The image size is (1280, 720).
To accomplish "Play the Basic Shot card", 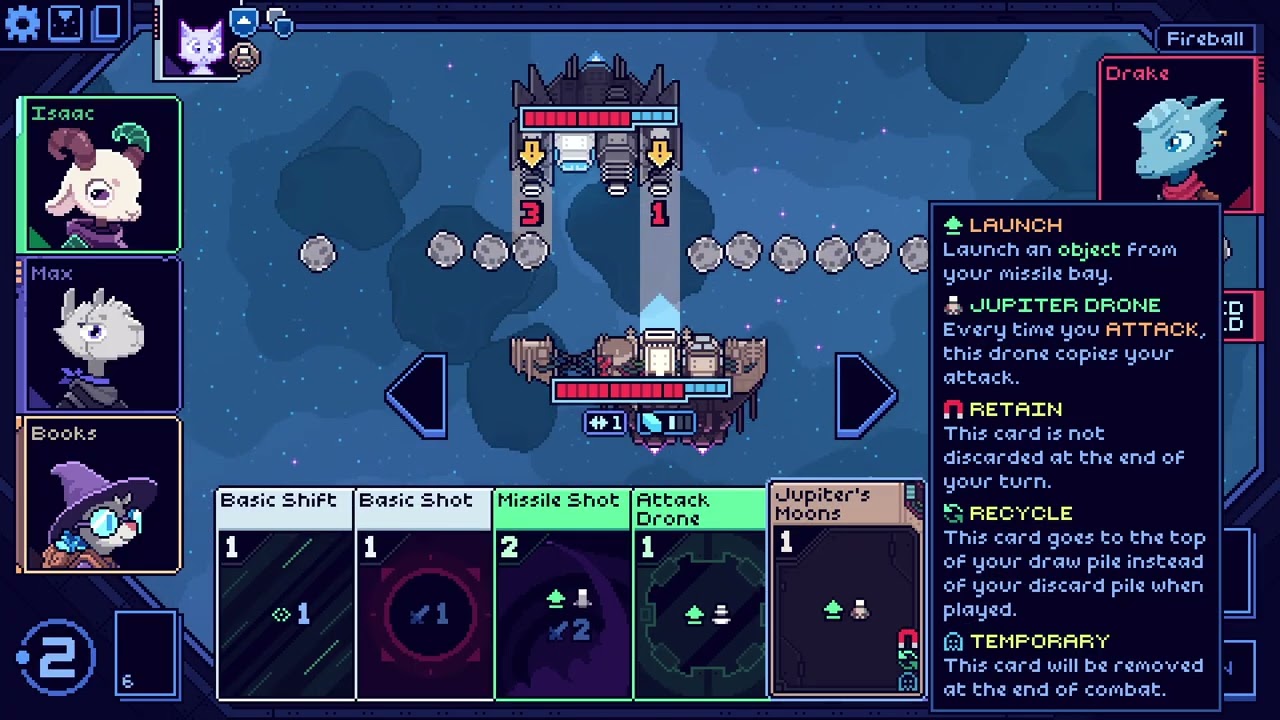I will [x=424, y=595].
